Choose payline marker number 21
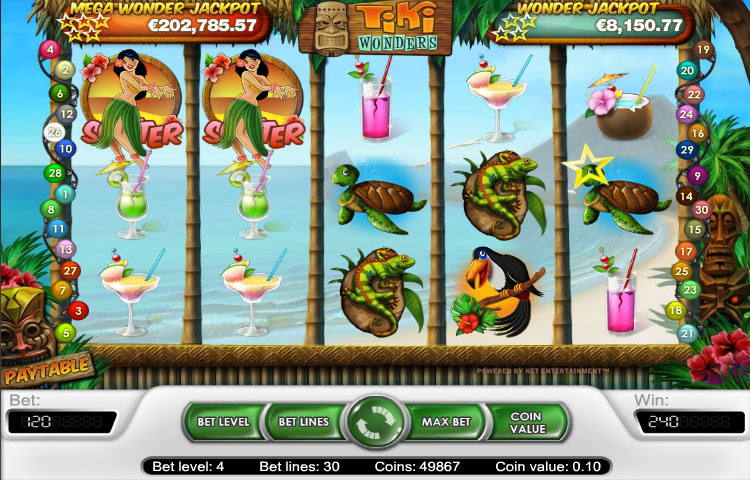Screen dimensions: 750x480 (x=687, y=333)
